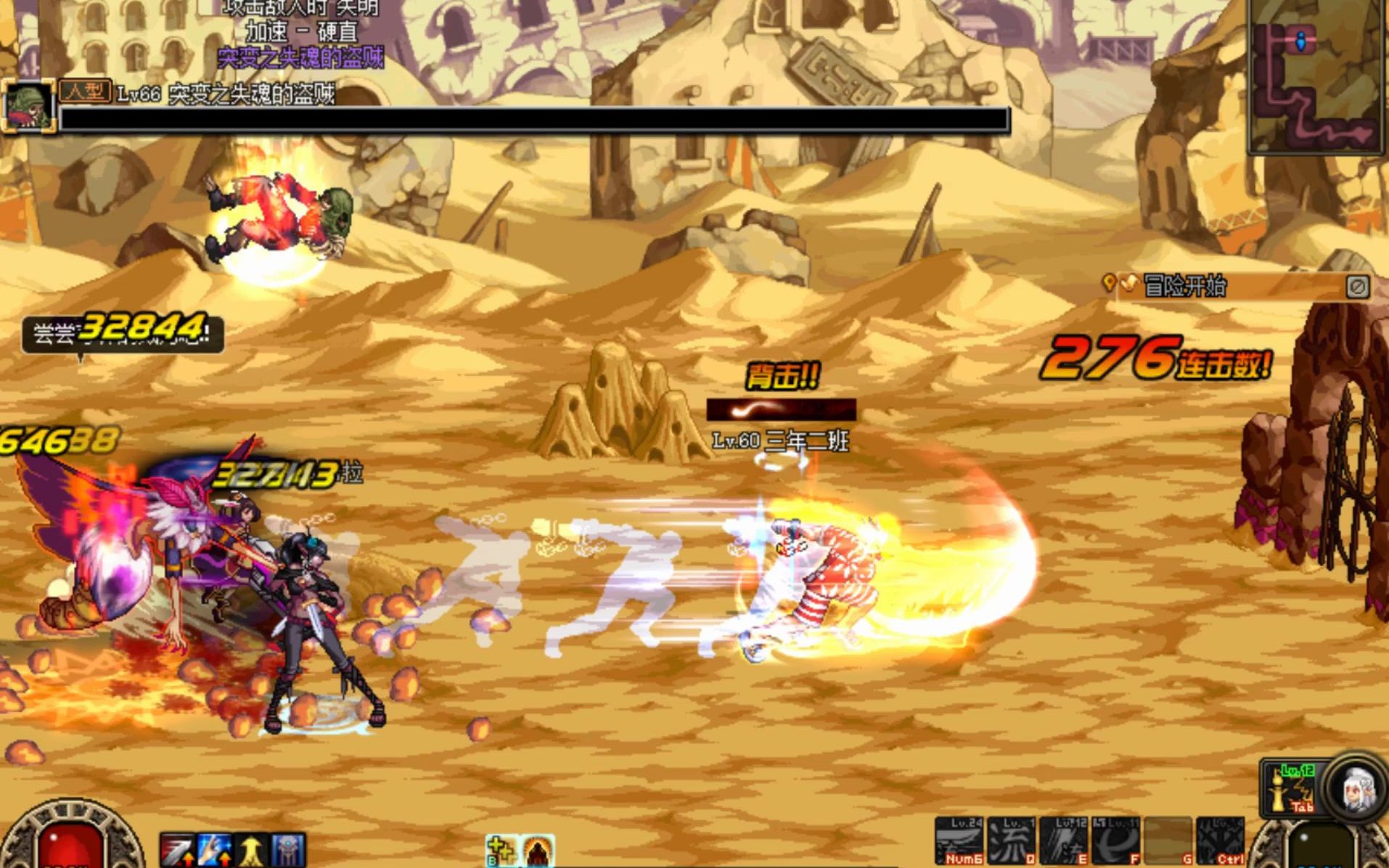The height and width of the screenshot is (868, 1389).
Task: Click the yellow upward arrow buff icon
Action: pyautogui.click(x=251, y=851)
